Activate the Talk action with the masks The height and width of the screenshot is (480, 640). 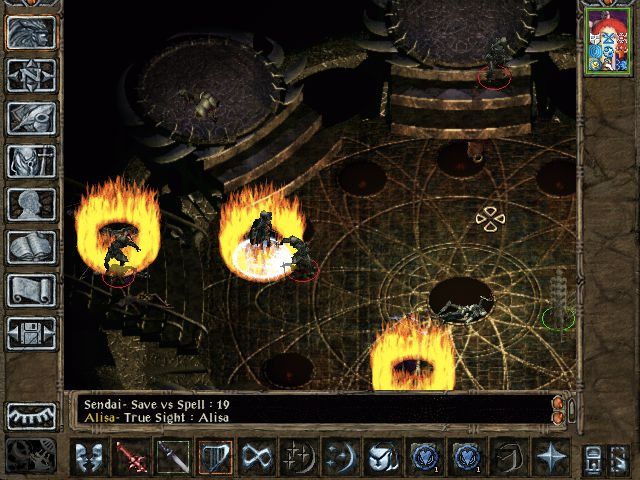pos(90,457)
